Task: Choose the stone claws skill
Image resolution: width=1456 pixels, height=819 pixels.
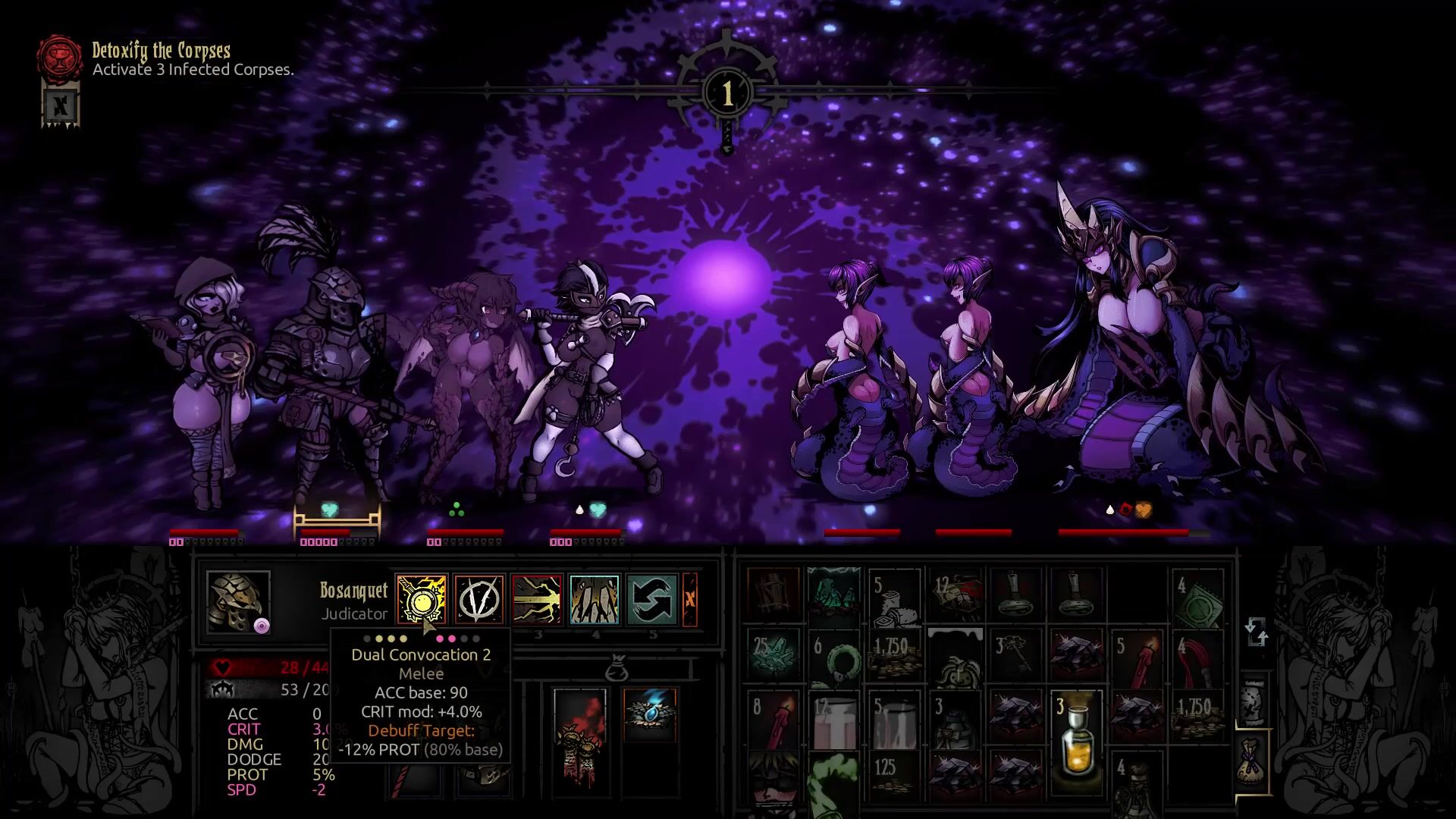Action: click(x=595, y=599)
